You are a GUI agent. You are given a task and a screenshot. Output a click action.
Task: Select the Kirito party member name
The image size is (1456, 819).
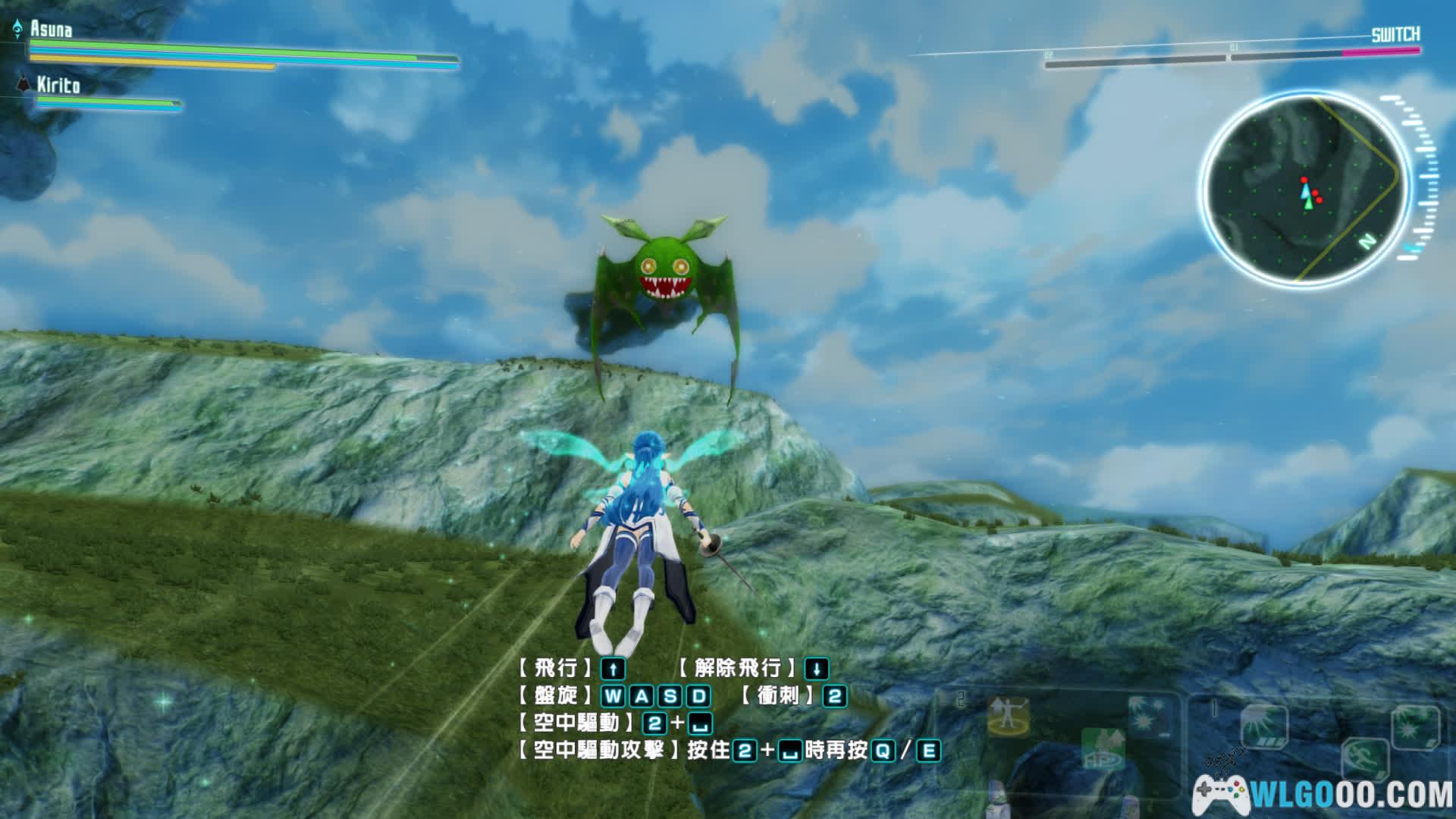tap(58, 85)
